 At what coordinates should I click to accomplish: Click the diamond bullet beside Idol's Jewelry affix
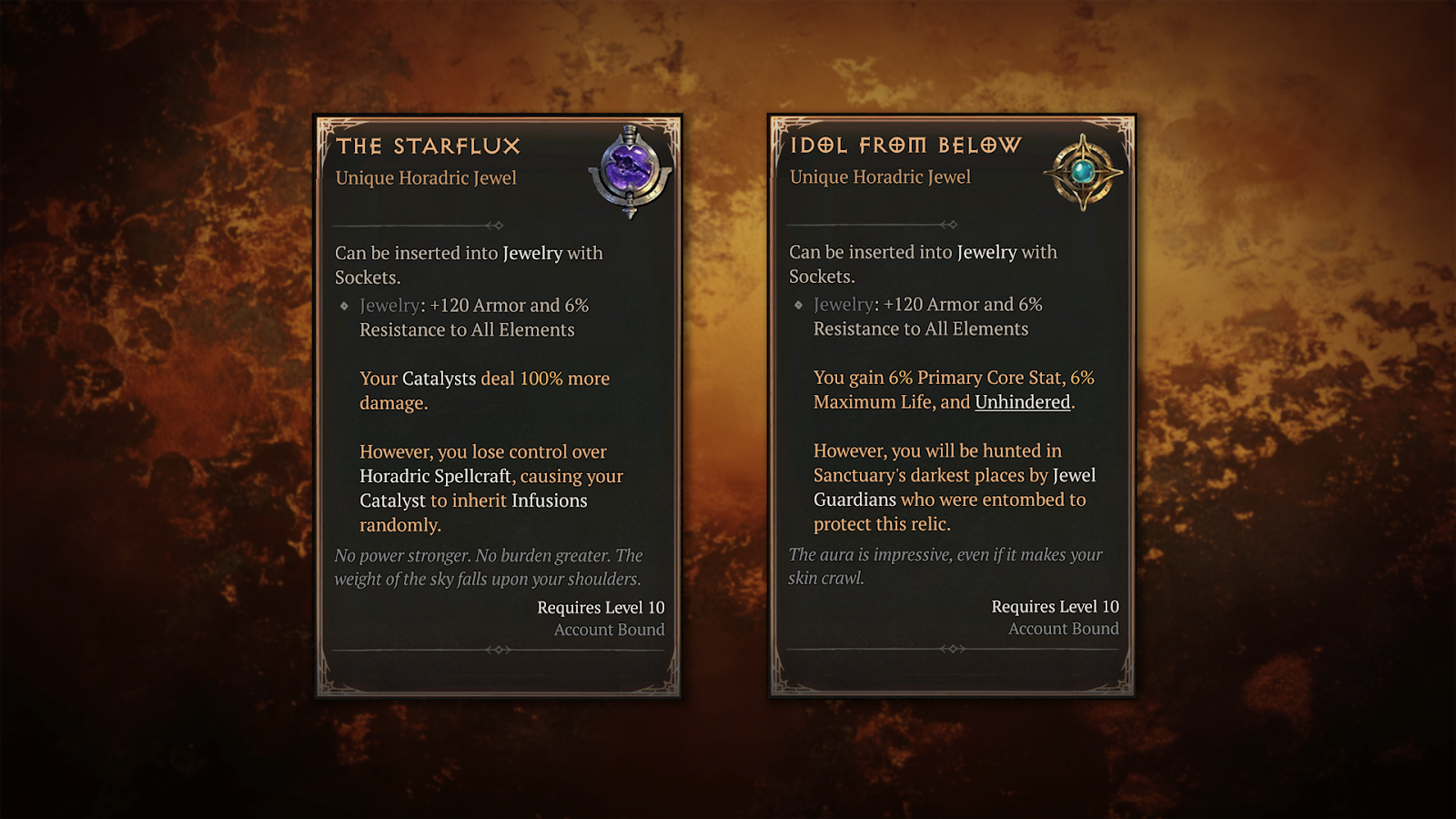tap(797, 305)
